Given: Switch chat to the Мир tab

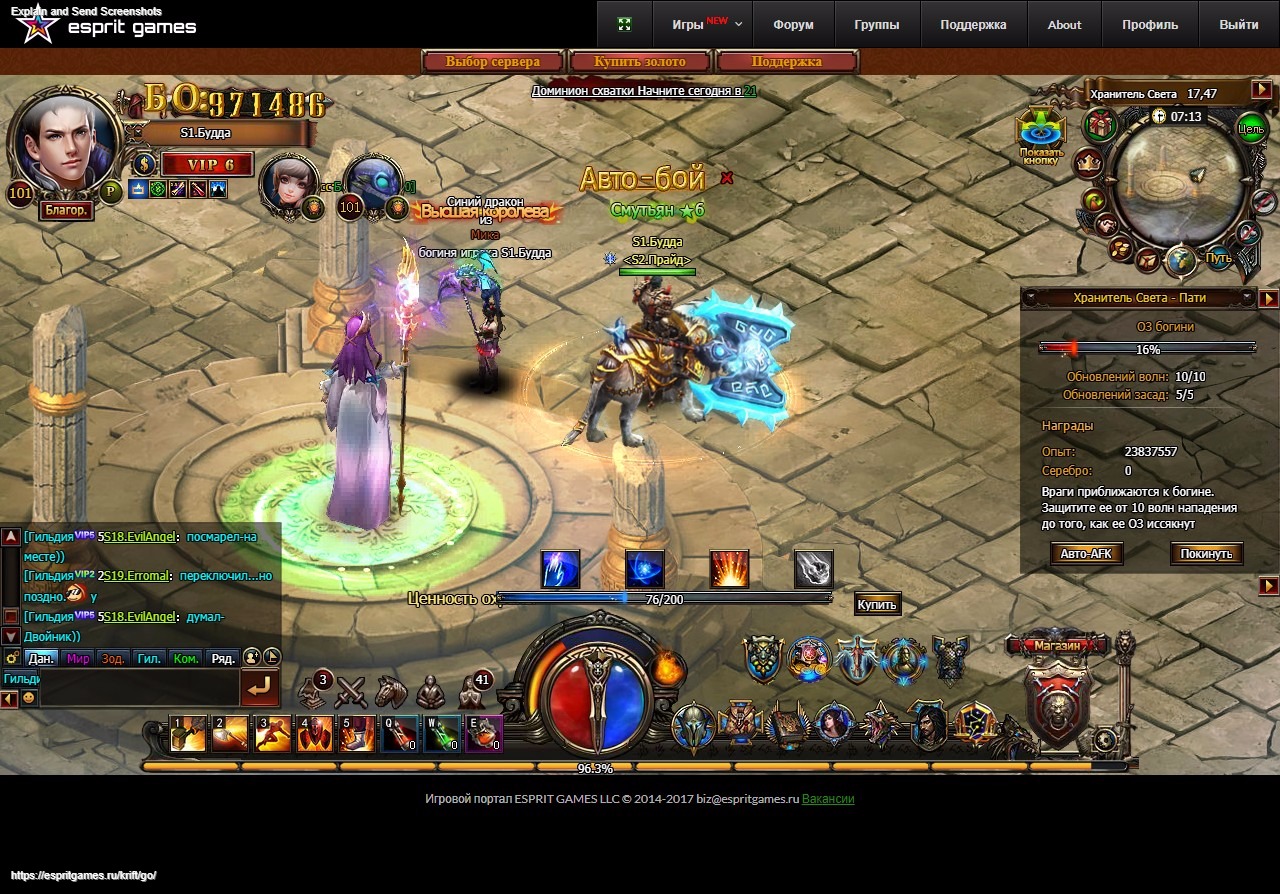Looking at the screenshot, I should coord(78,658).
